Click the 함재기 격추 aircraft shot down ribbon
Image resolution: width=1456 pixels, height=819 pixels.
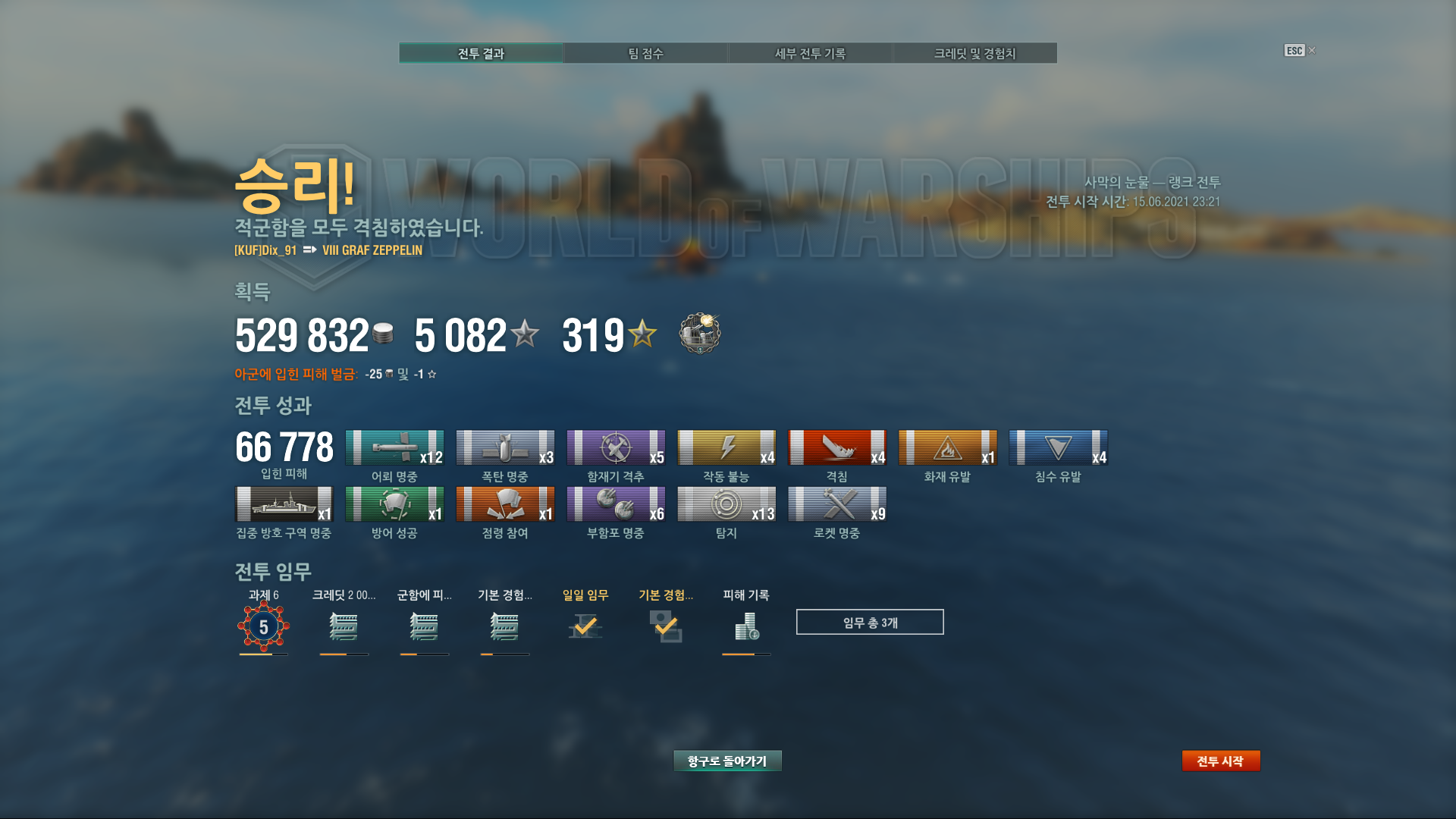(x=616, y=447)
